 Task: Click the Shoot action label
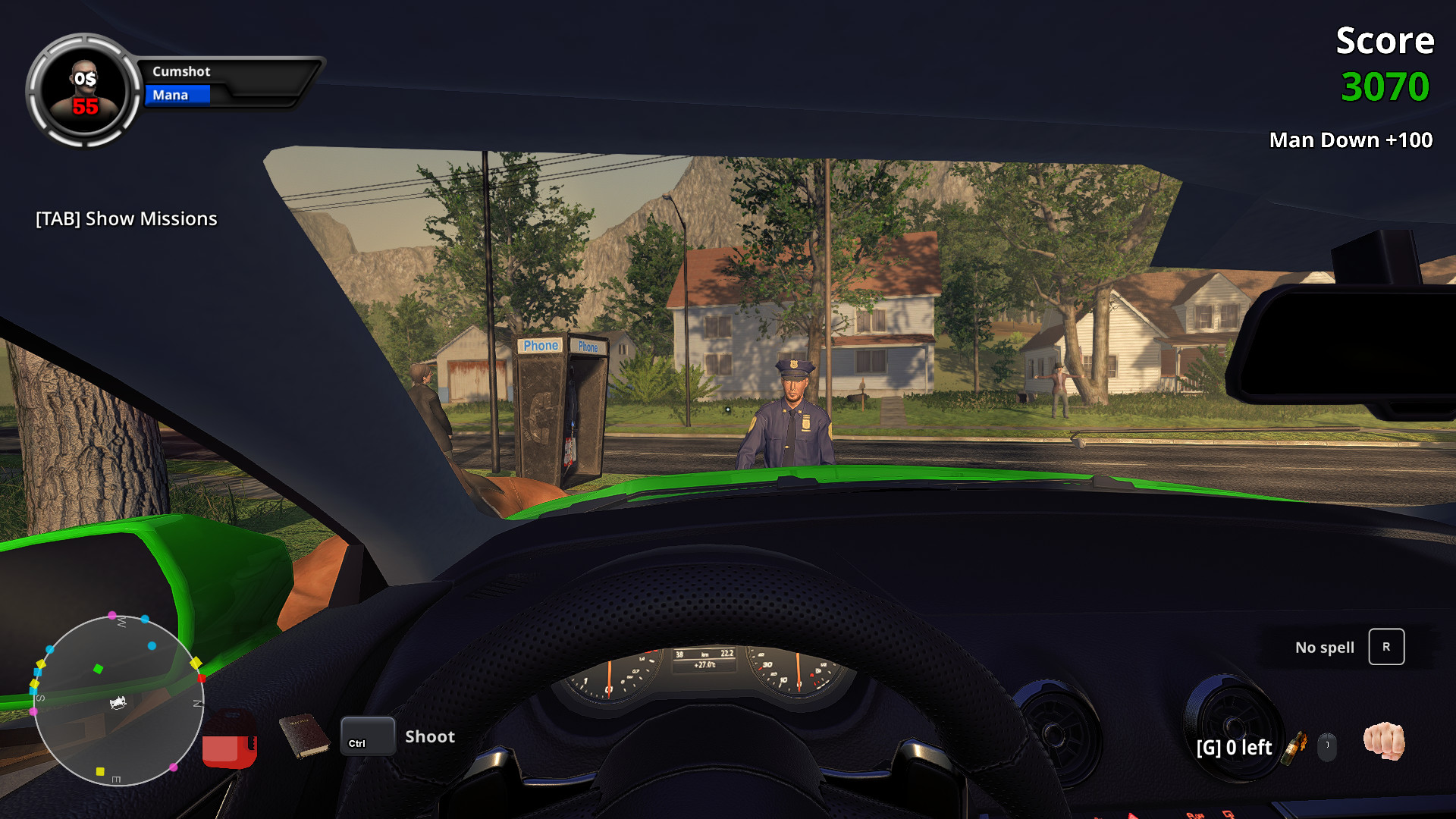[429, 736]
